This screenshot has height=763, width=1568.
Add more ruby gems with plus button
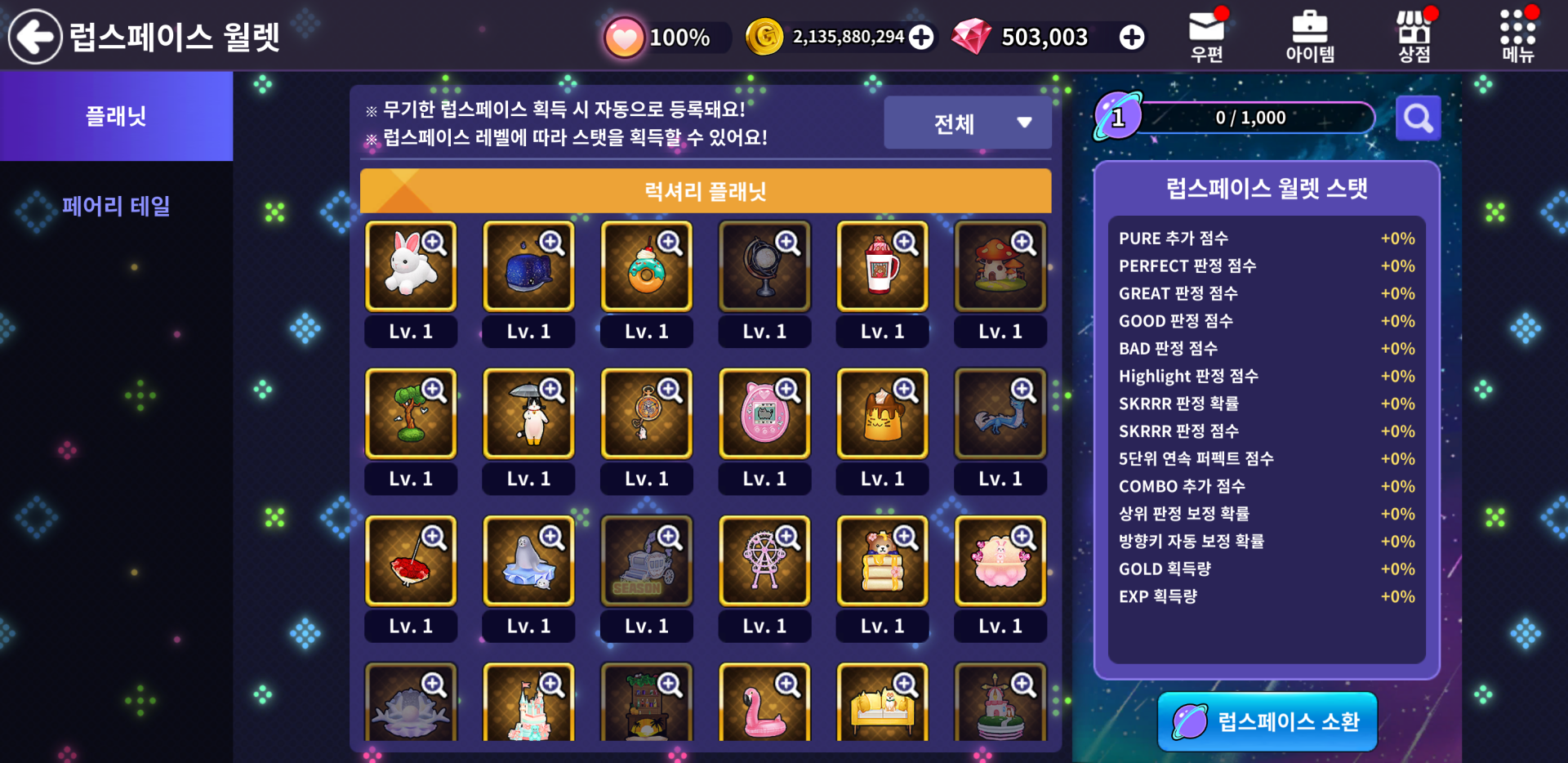tap(1131, 37)
